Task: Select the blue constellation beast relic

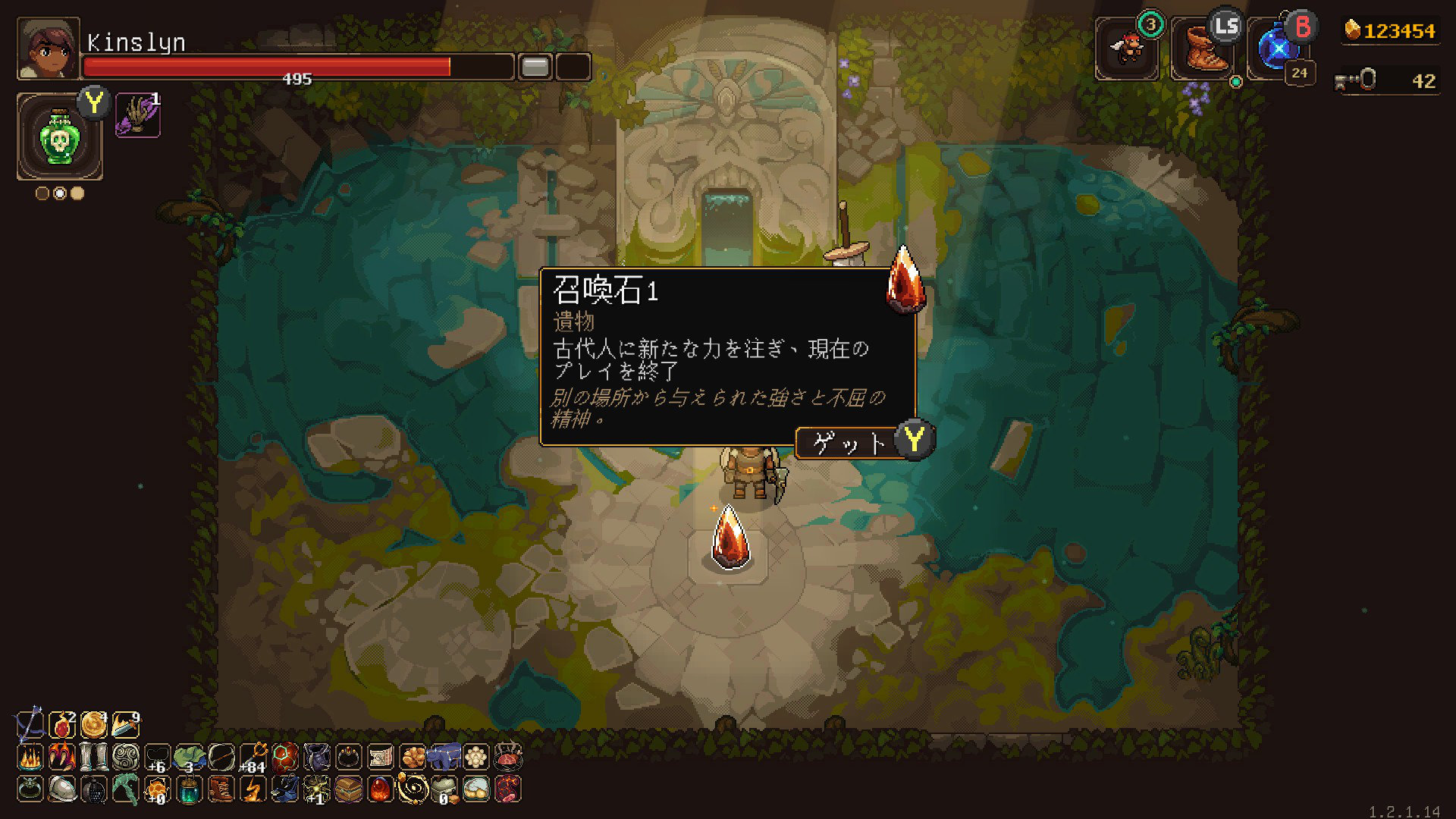Action: pyautogui.click(x=444, y=757)
